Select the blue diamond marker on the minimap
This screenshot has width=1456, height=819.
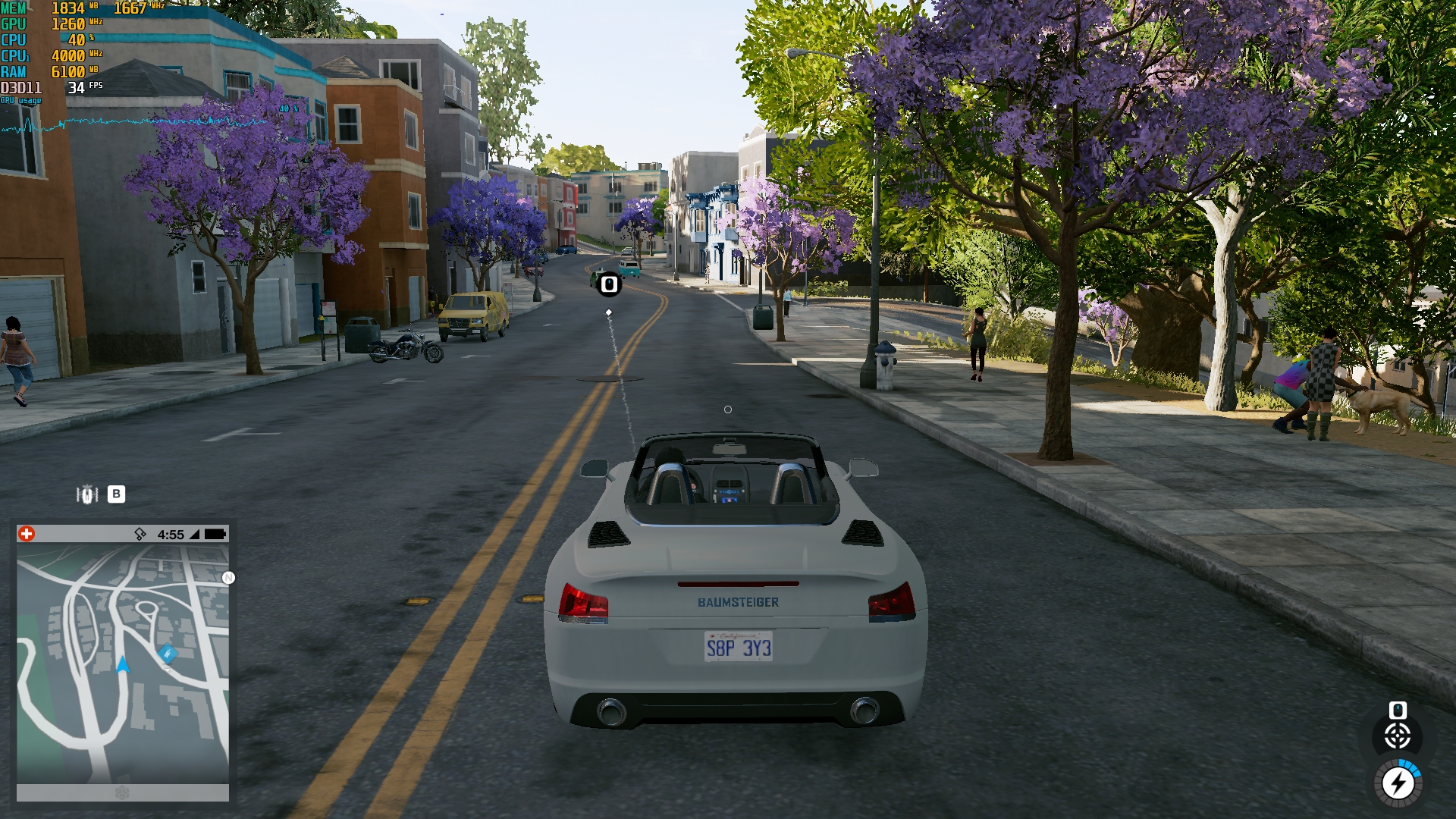tap(167, 653)
